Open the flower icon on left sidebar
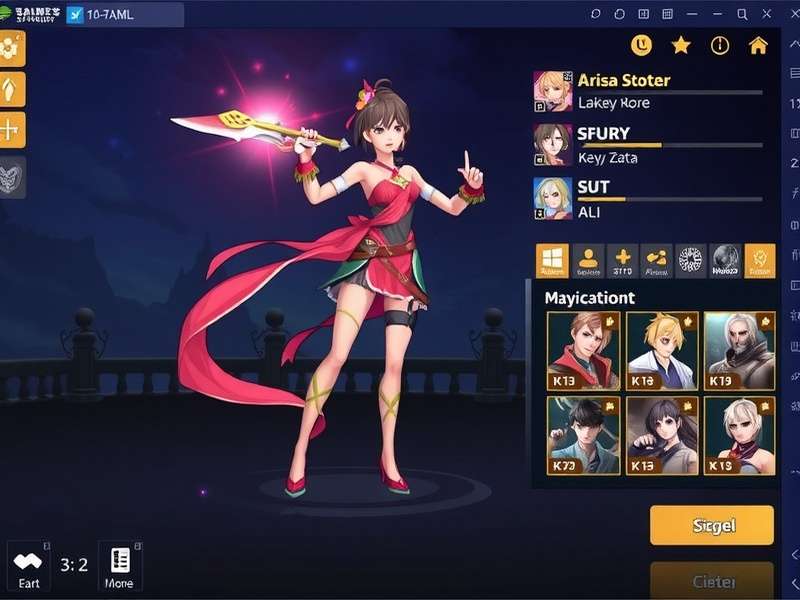 (12, 48)
